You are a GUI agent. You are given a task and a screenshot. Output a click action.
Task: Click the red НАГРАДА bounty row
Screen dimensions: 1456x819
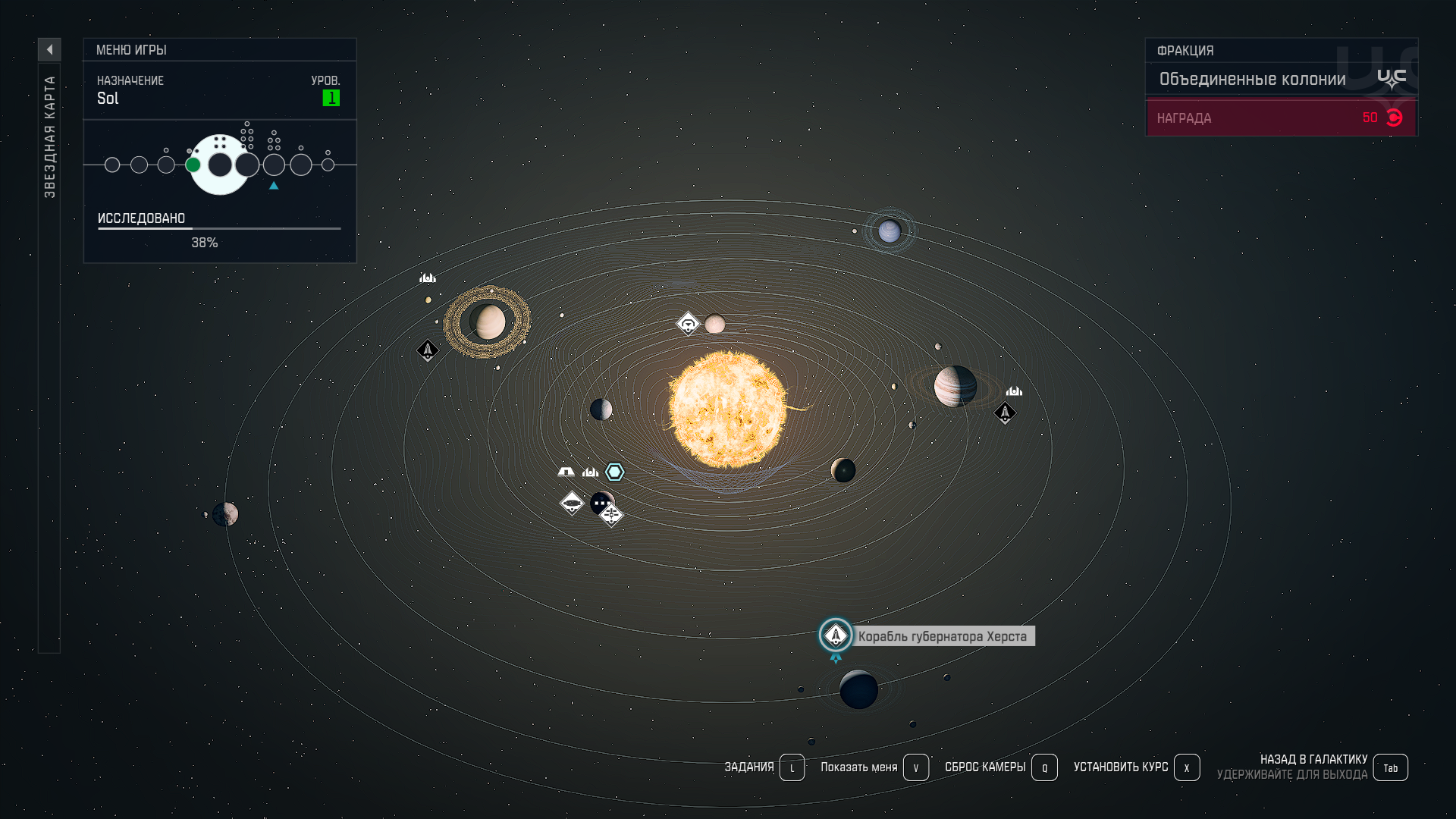[1281, 118]
